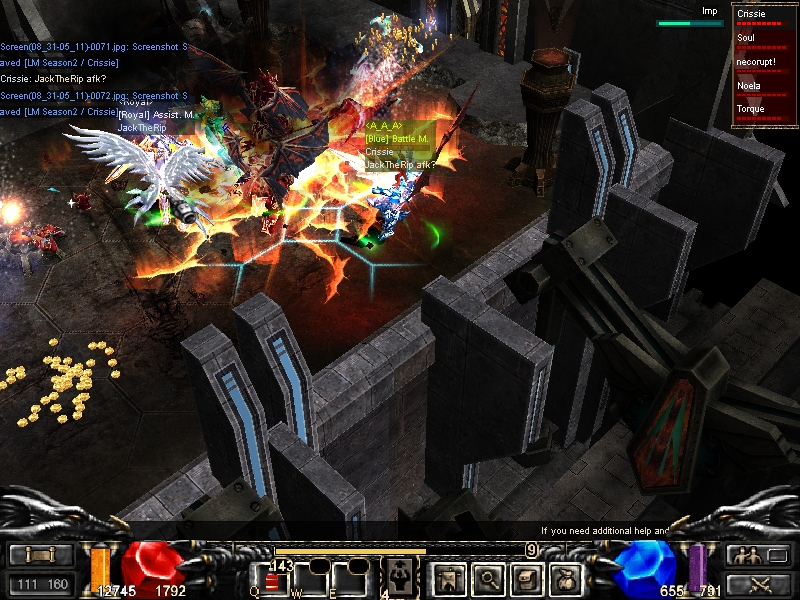Image resolution: width=800 pixels, height=600 pixels.
Task: Open the two-figures party button
Action: (758, 555)
